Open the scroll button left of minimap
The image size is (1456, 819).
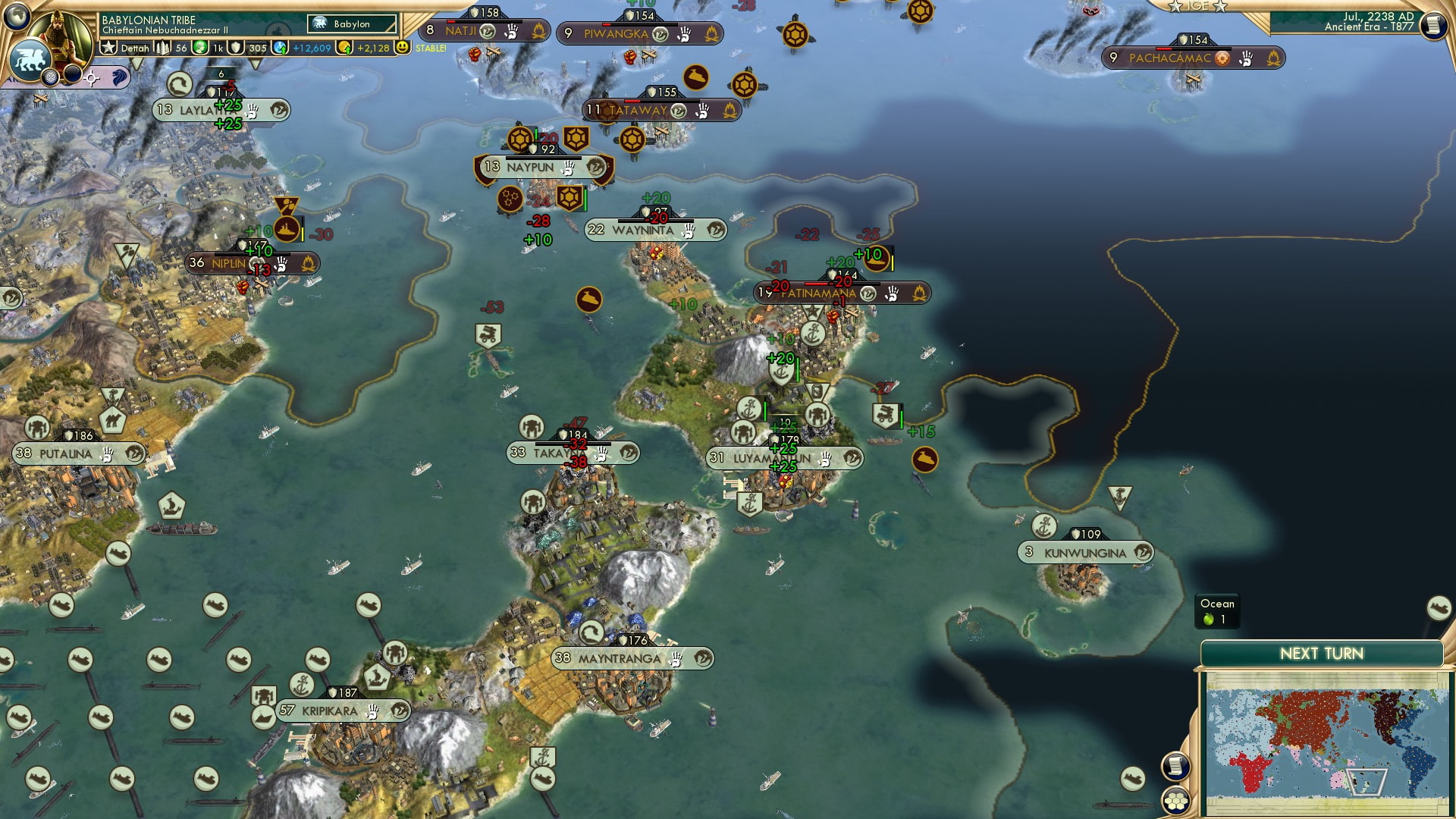(1175, 767)
